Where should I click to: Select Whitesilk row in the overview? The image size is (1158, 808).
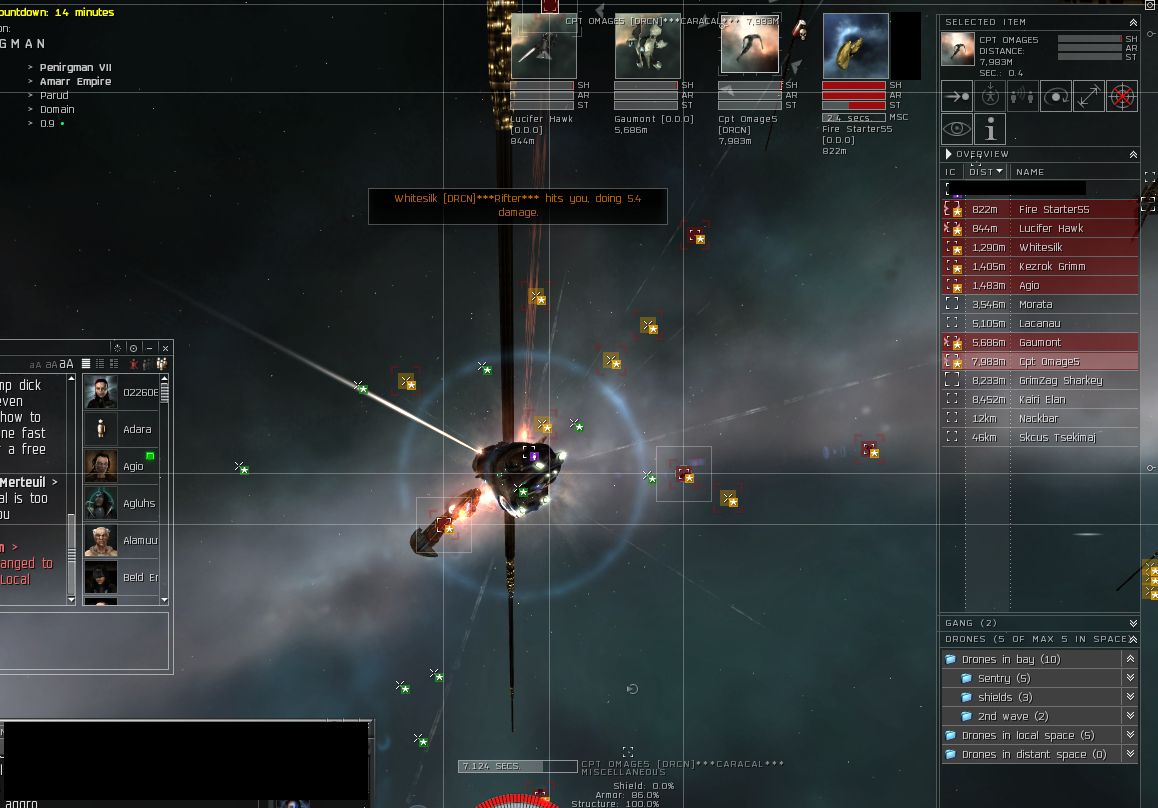point(1040,248)
